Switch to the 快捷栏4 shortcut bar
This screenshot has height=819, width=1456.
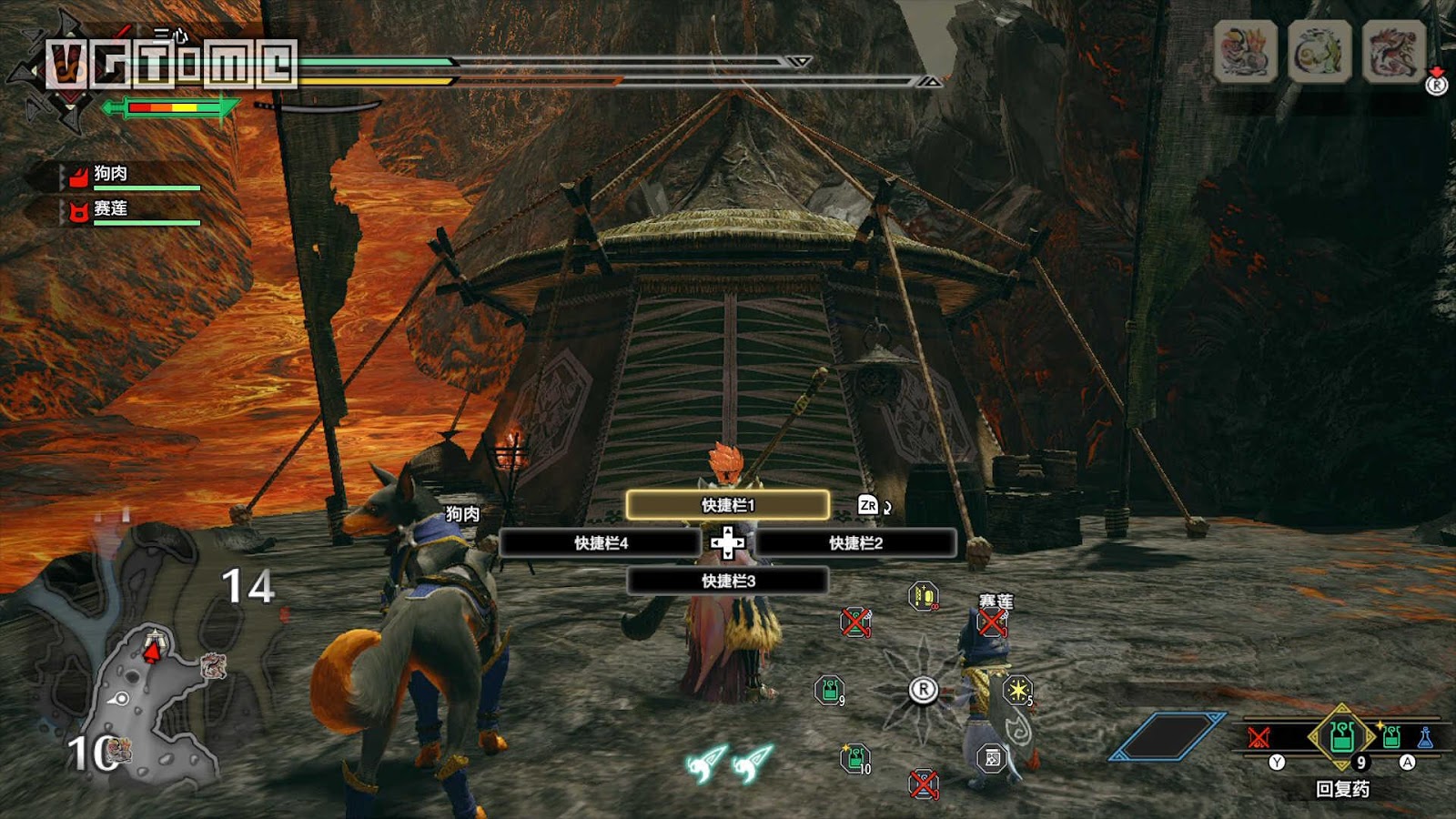click(x=601, y=543)
